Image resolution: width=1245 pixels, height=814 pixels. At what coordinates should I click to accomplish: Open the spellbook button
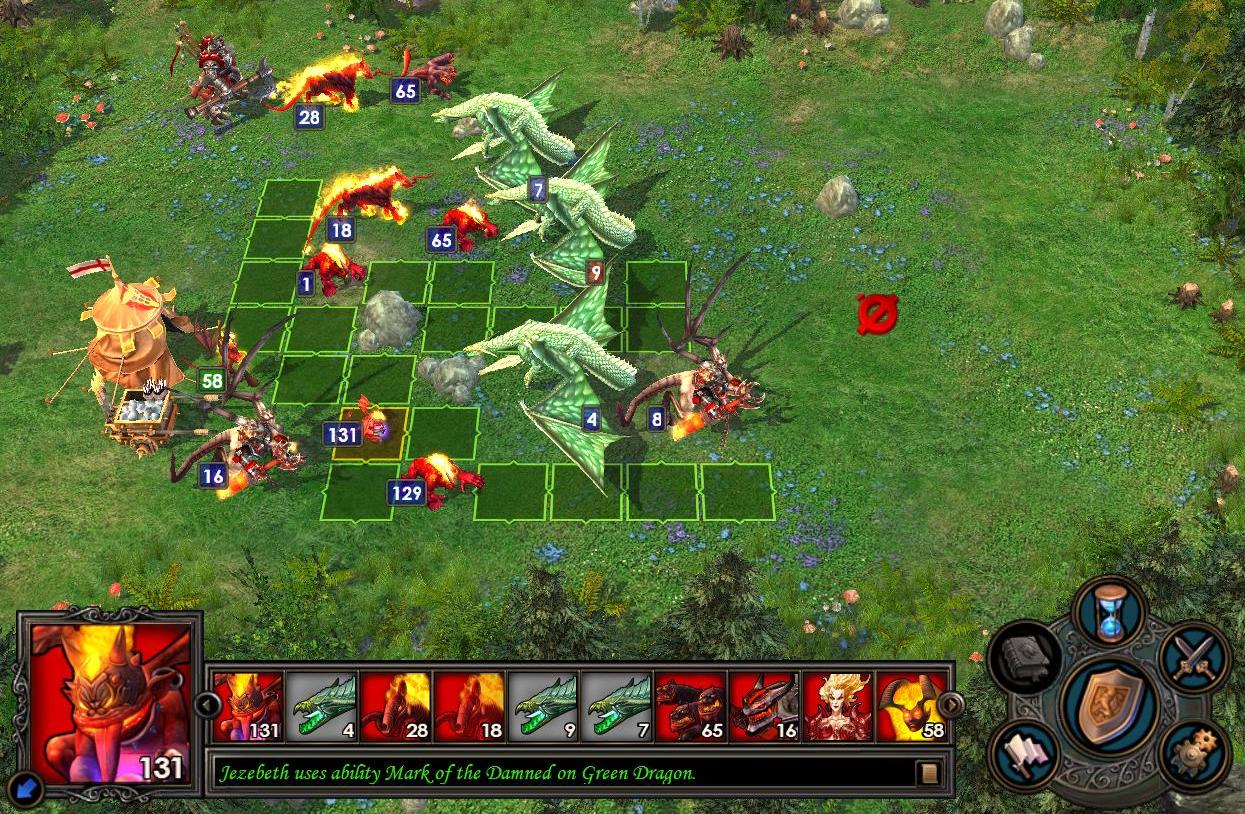(1023, 658)
